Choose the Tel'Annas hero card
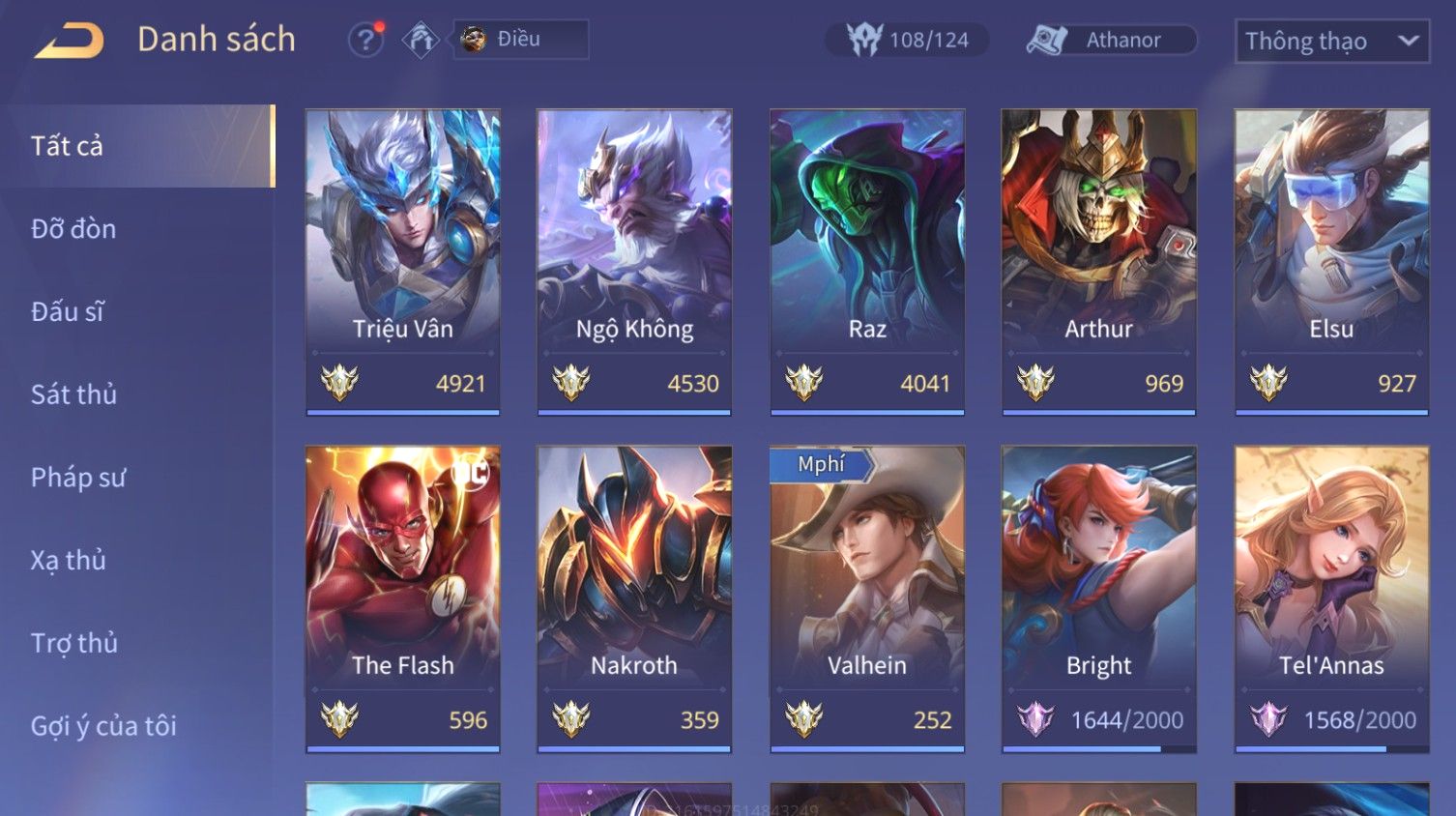This screenshot has width=1456, height=816. pos(1331,597)
